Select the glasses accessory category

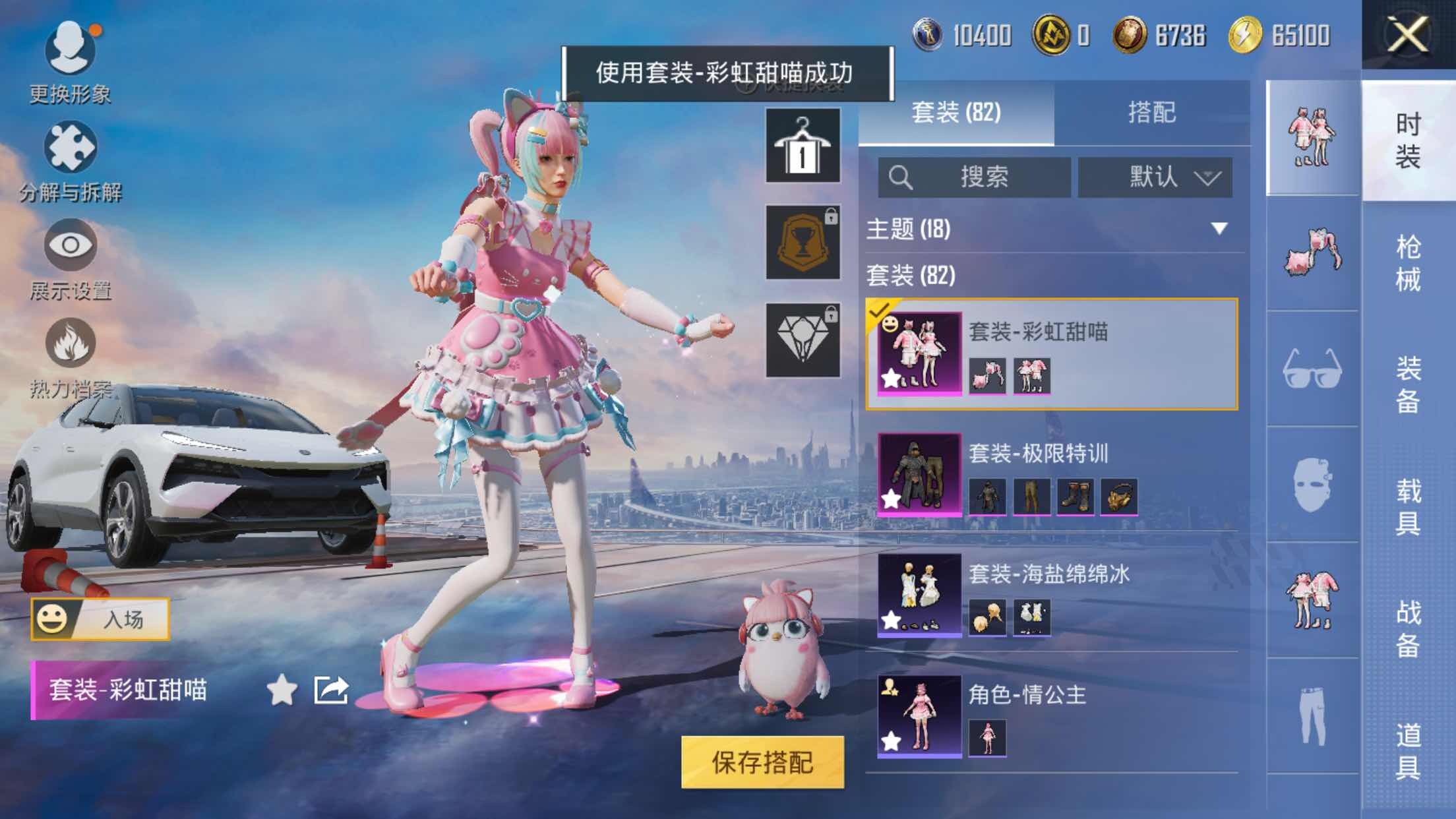point(1312,369)
